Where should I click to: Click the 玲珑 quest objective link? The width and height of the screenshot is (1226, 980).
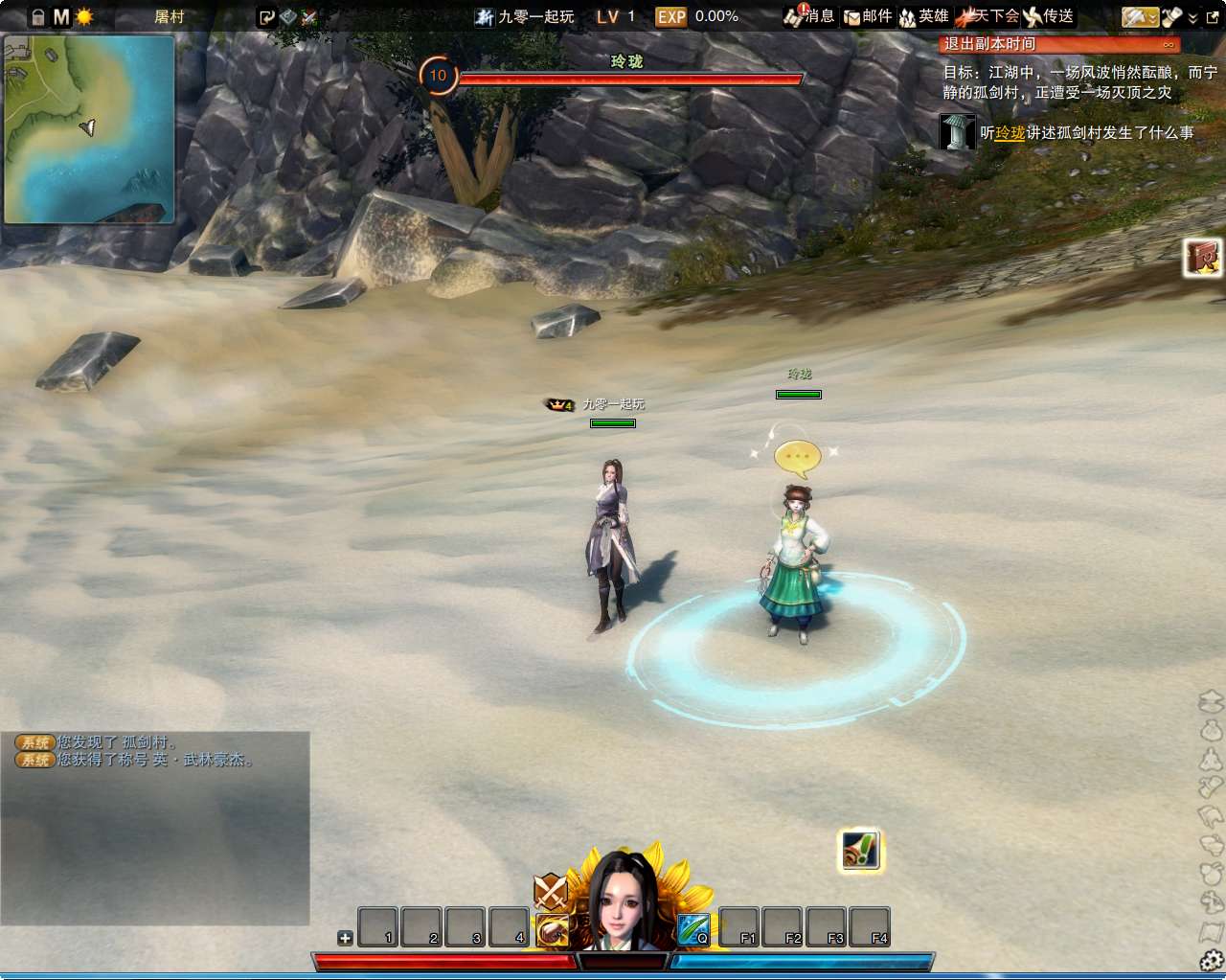(x=1010, y=133)
